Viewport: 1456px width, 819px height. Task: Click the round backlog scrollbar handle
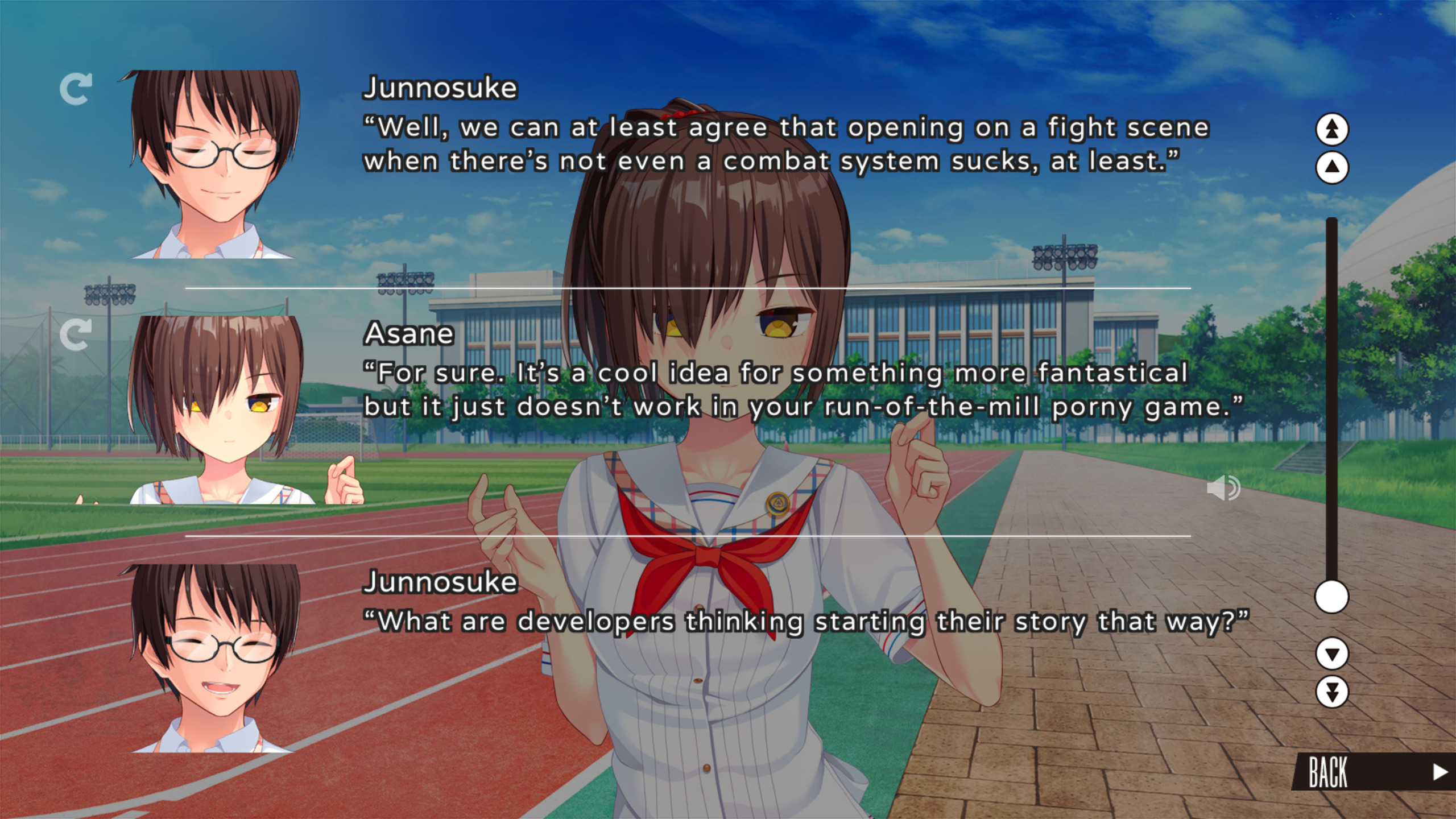[1331, 597]
